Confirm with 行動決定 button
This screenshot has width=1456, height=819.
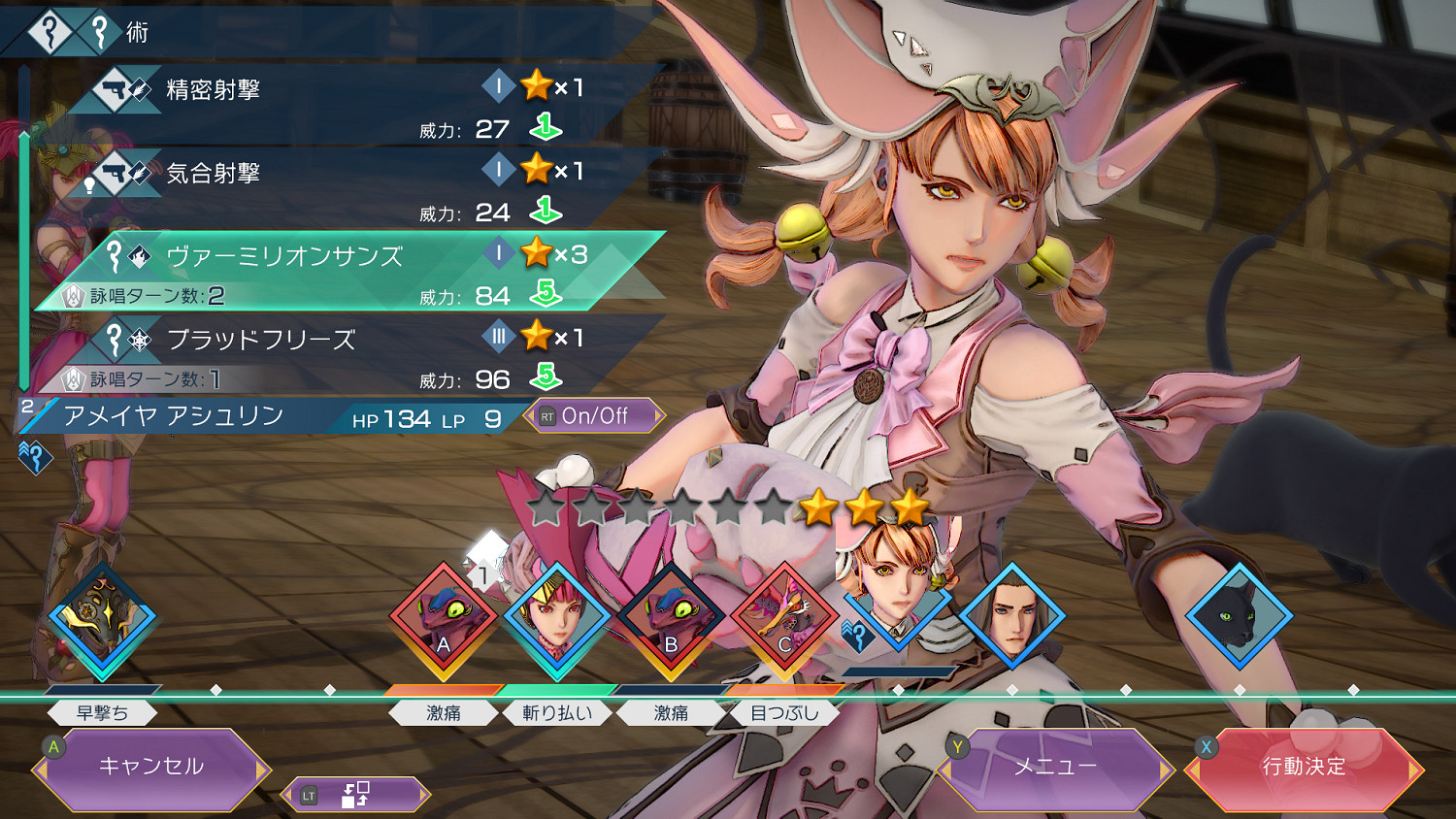coord(1304,768)
